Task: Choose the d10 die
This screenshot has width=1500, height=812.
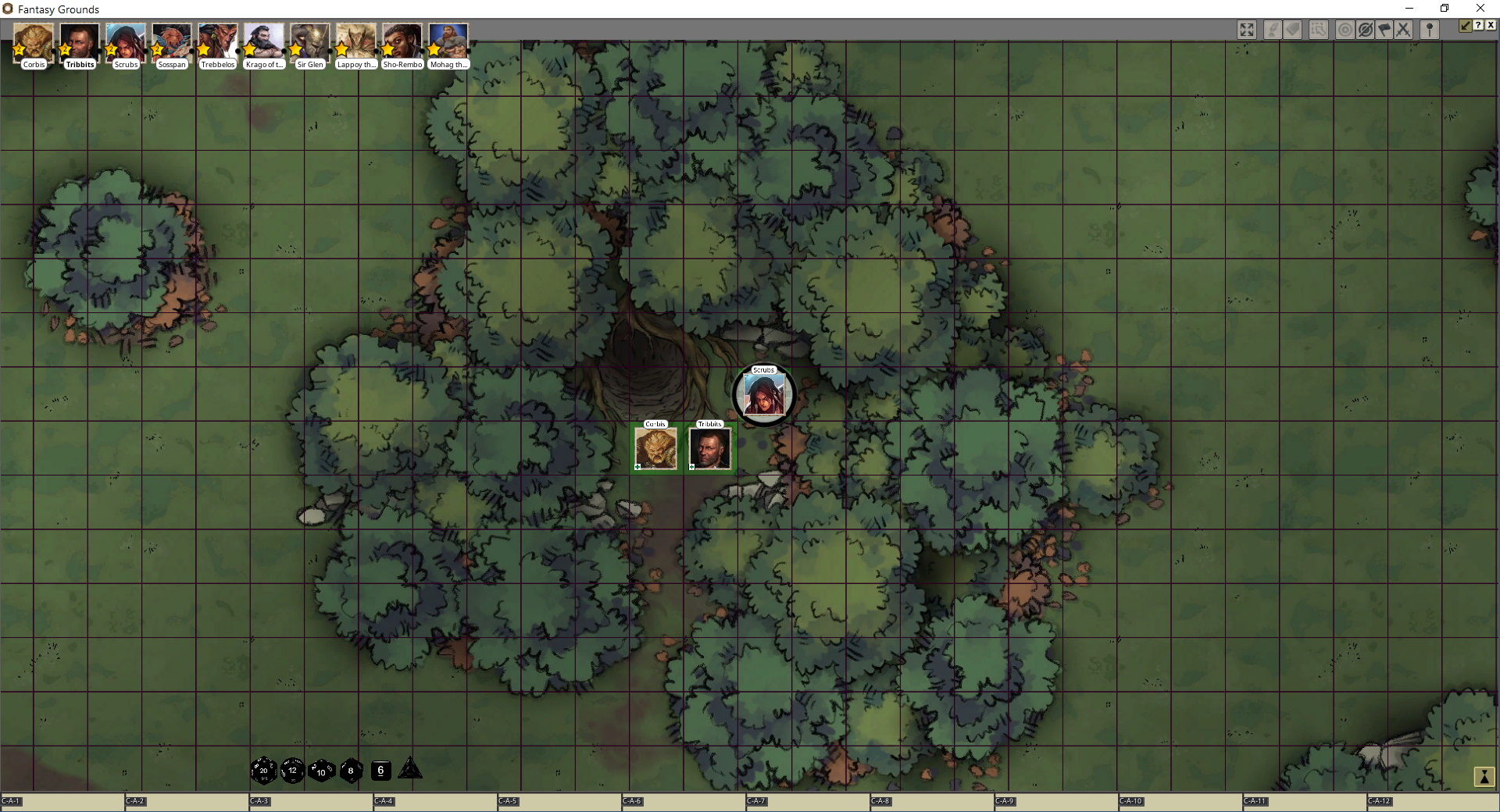Action: click(x=321, y=771)
